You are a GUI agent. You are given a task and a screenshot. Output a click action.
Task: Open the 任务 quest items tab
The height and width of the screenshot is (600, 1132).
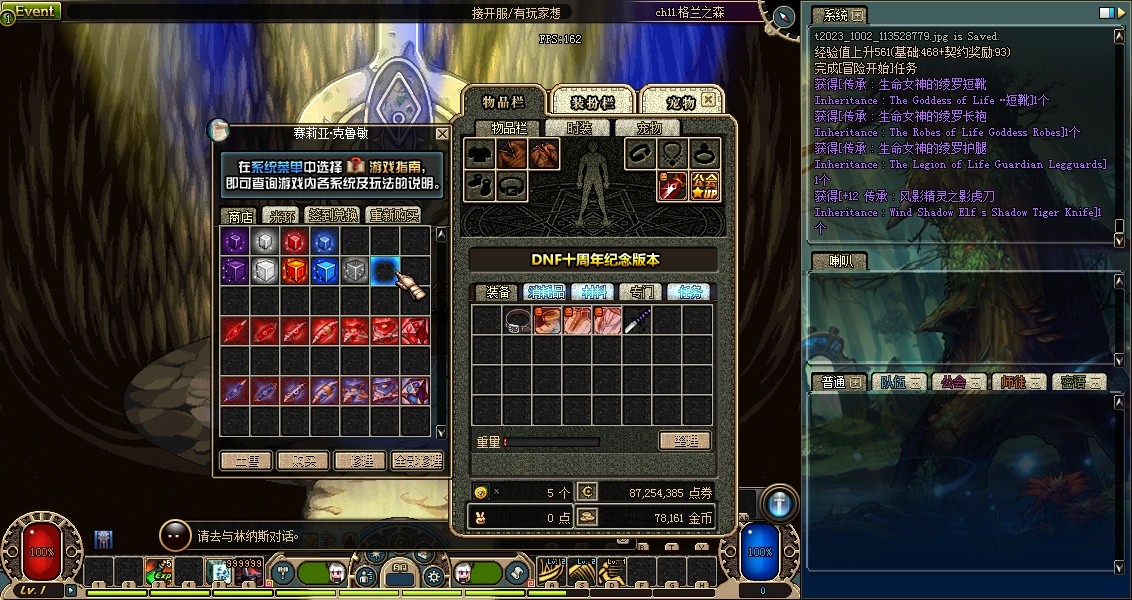click(x=689, y=292)
